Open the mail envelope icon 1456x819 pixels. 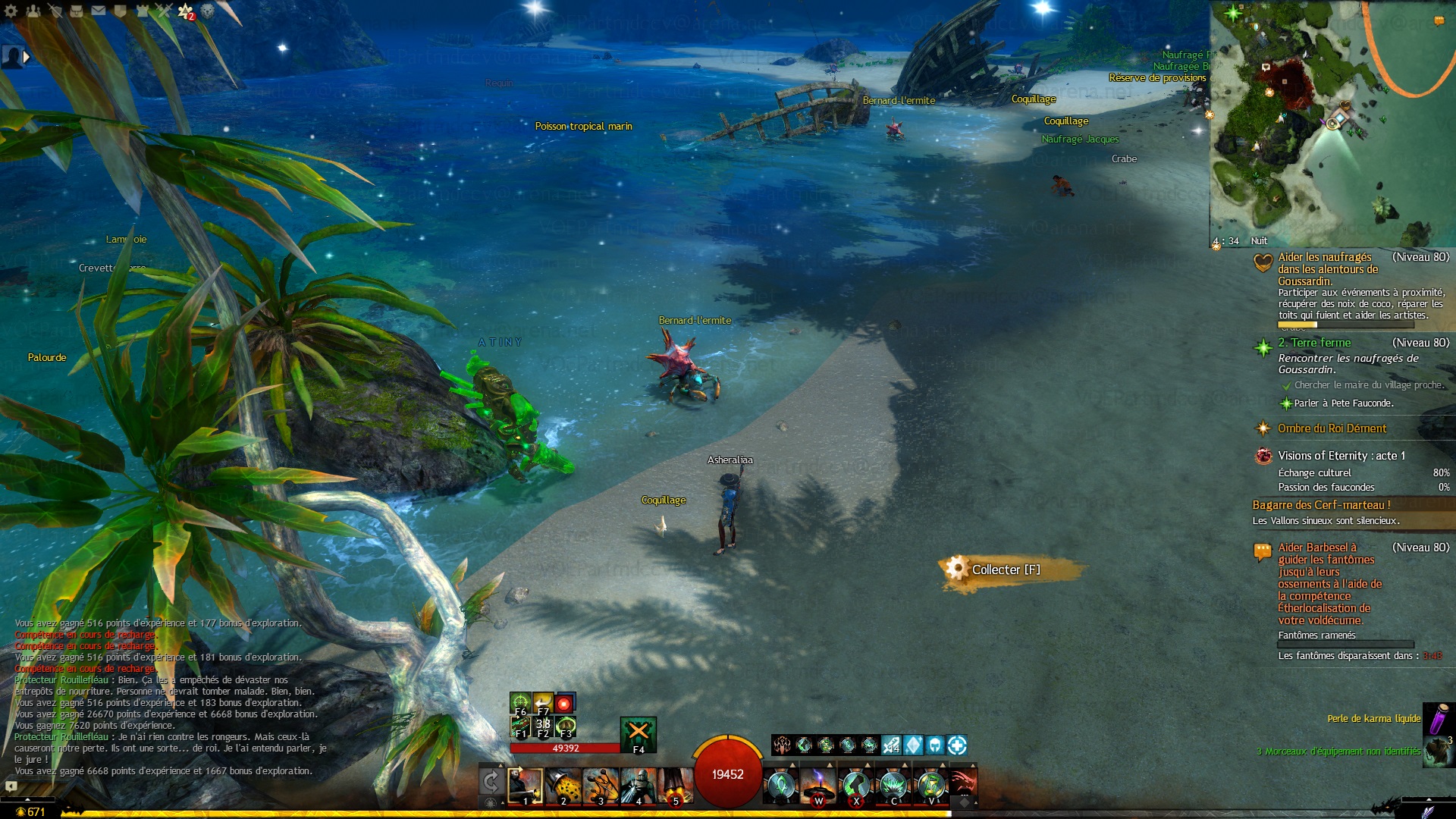pyautogui.click(x=99, y=11)
